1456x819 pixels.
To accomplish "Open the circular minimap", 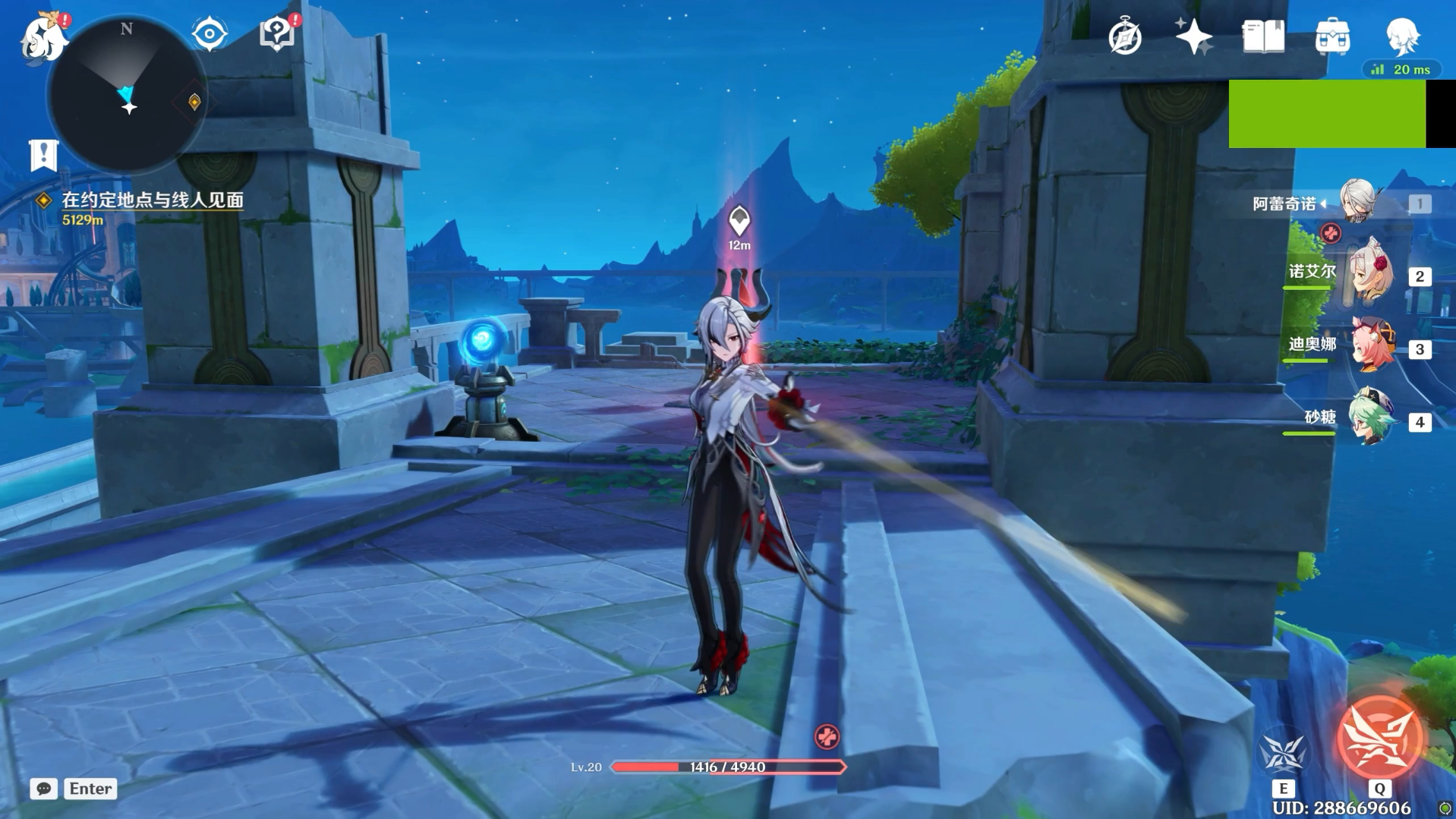I will coord(126,96).
